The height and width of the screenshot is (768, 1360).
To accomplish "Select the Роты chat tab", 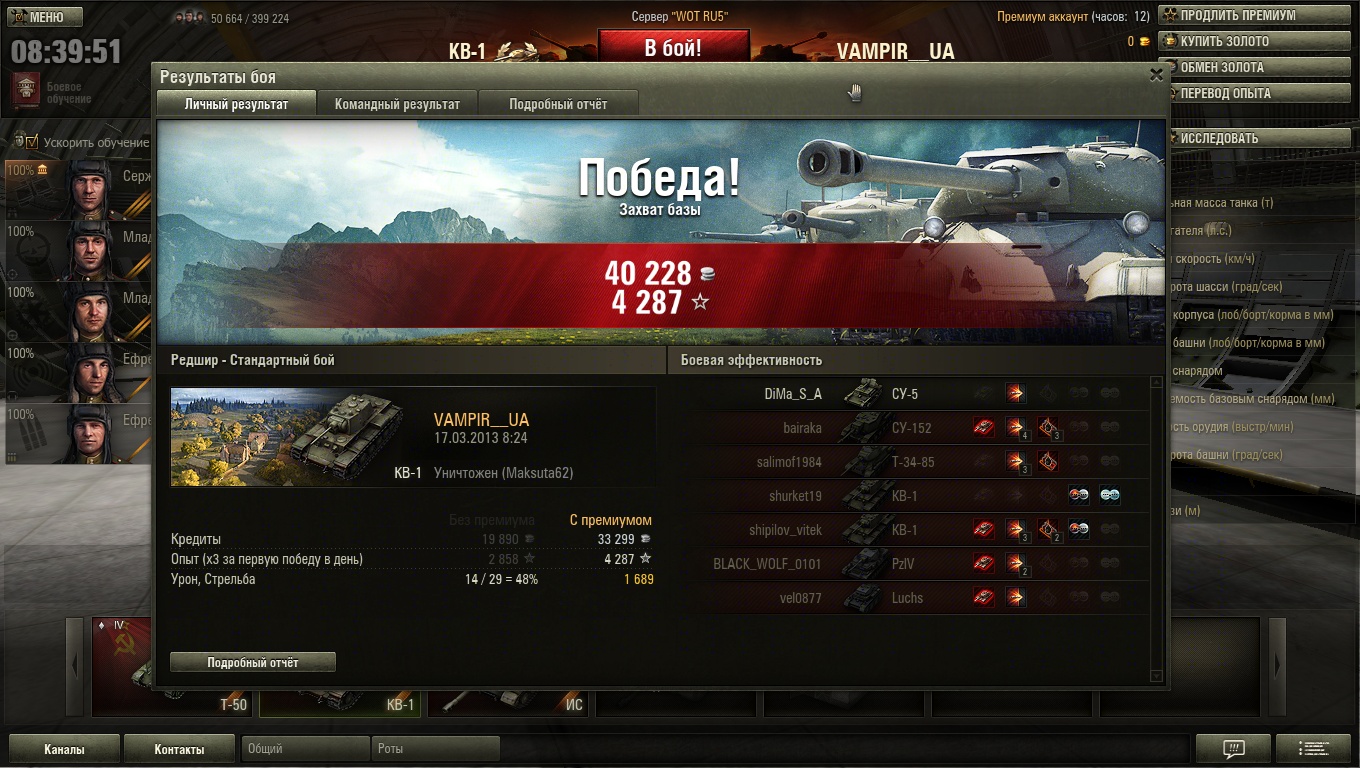I will [x=435, y=749].
